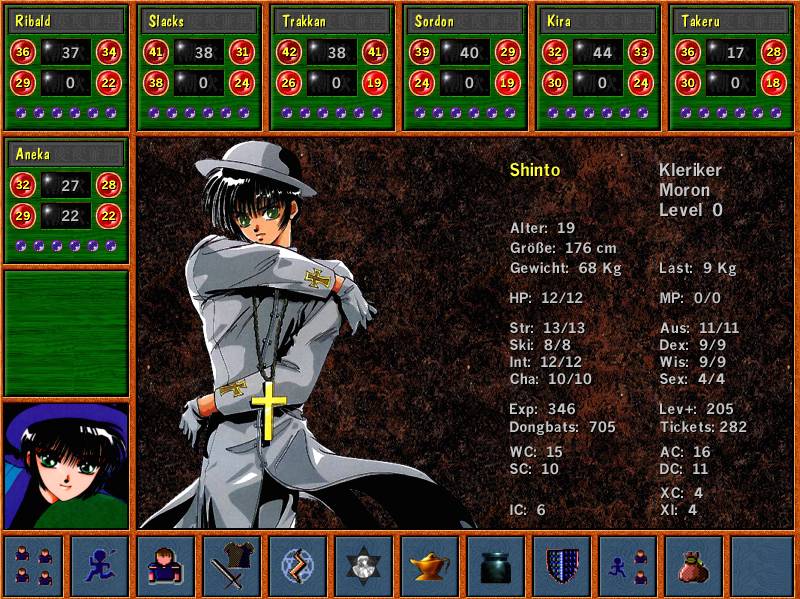Select Slacks' party panel
800x599 pixels.
coord(201,68)
